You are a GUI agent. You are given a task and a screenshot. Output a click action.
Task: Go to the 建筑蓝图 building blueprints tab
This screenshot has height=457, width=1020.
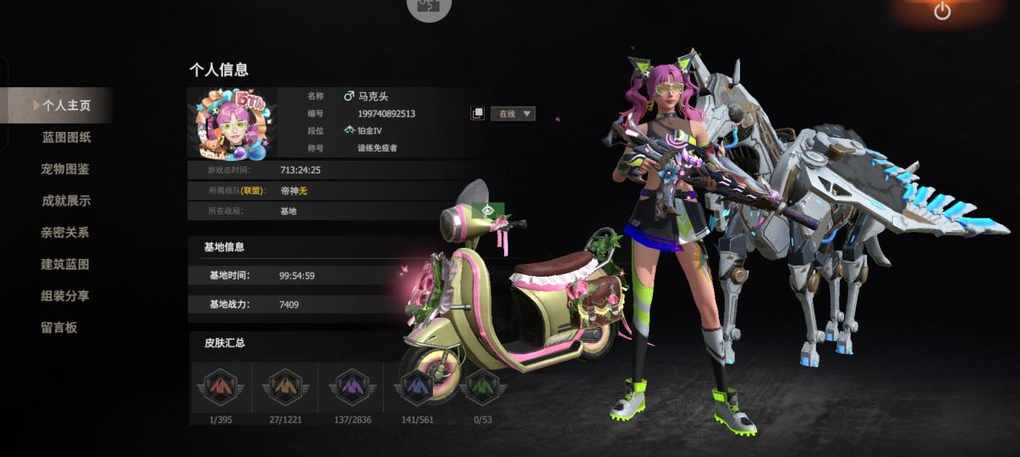66,264
